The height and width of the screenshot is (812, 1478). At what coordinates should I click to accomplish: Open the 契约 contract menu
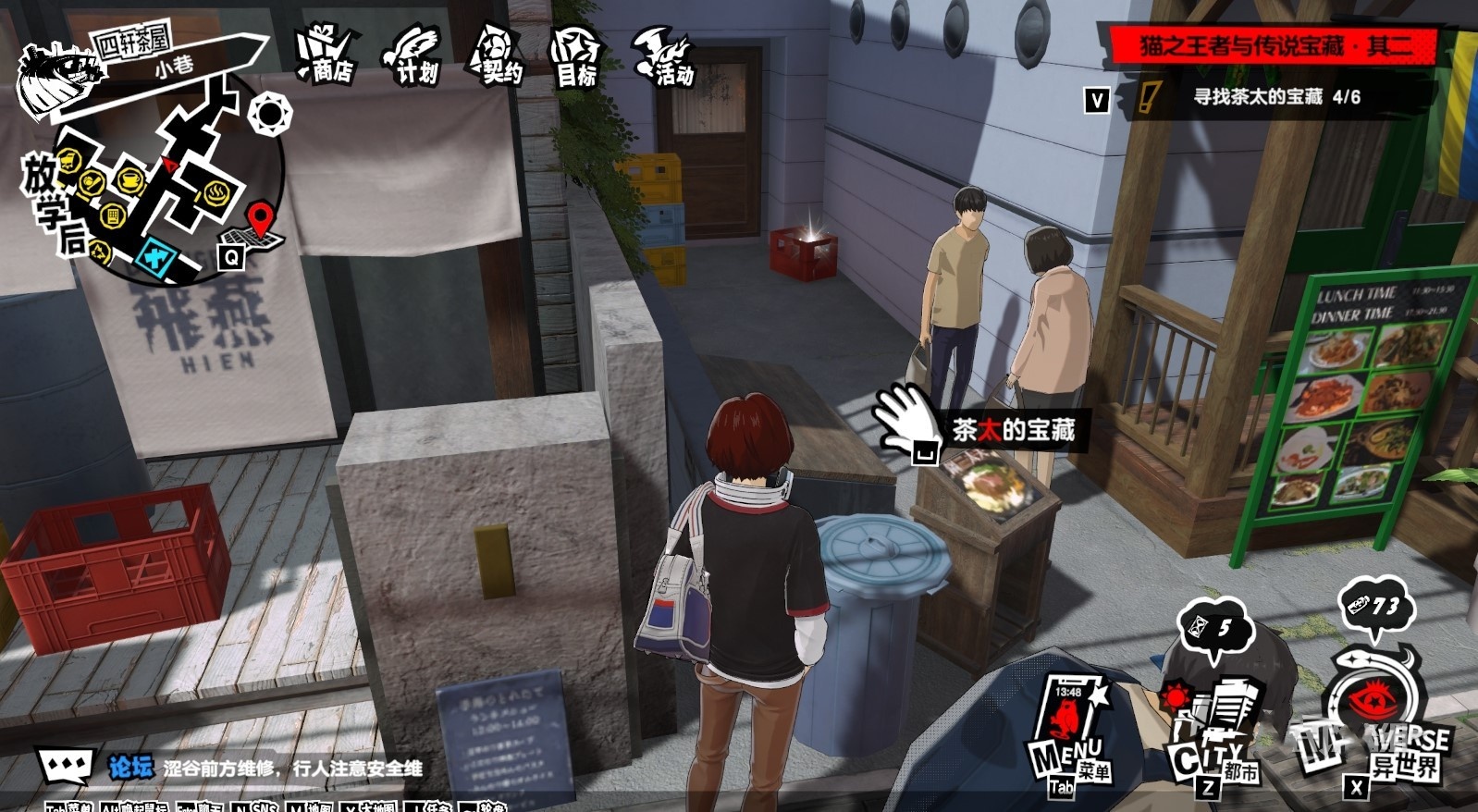[x=498, y=56]
